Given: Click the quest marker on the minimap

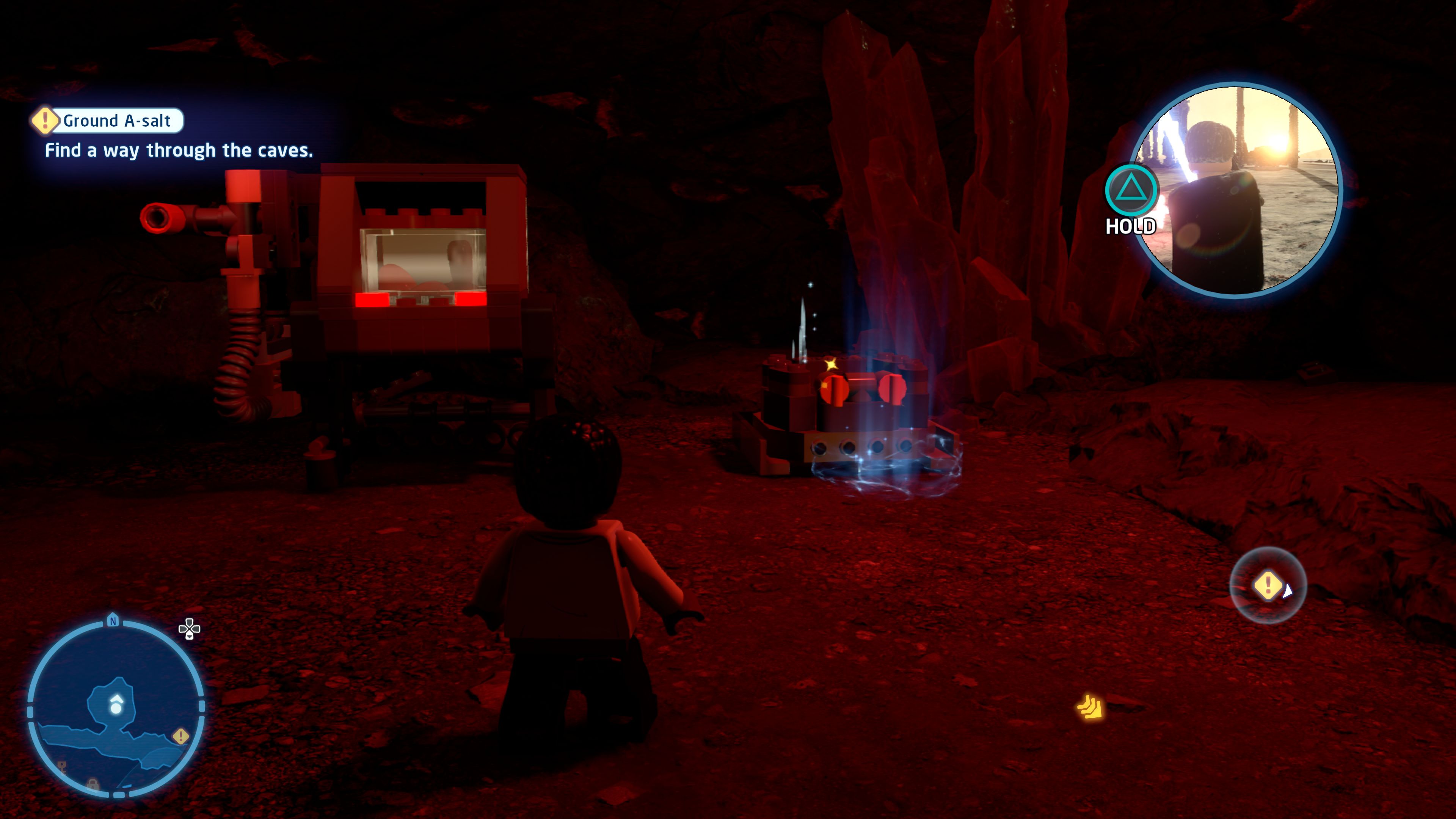Looking at the screenshot, I should [x=181, y=736].
